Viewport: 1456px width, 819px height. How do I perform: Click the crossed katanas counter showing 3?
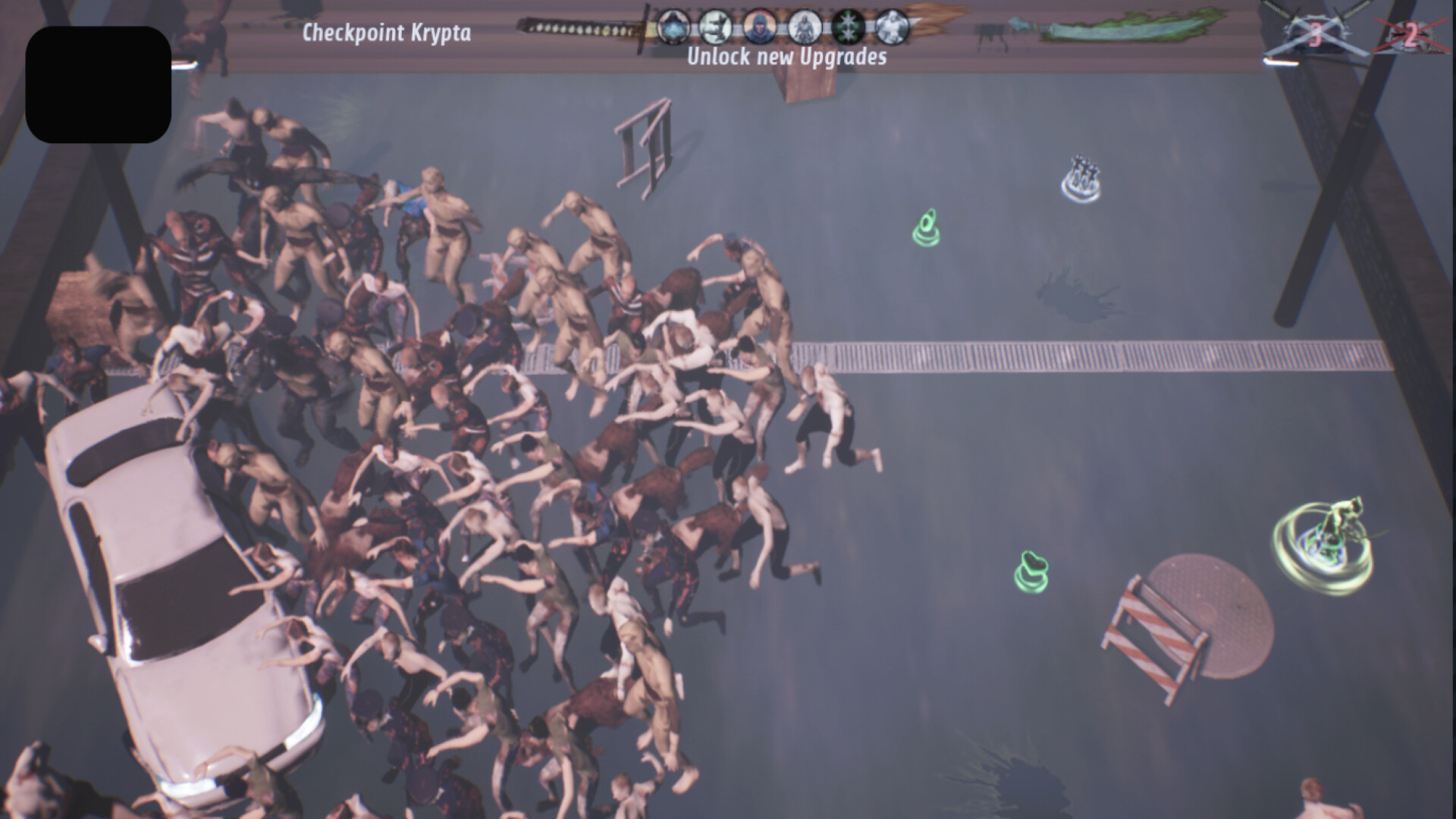click(1317, 33)
